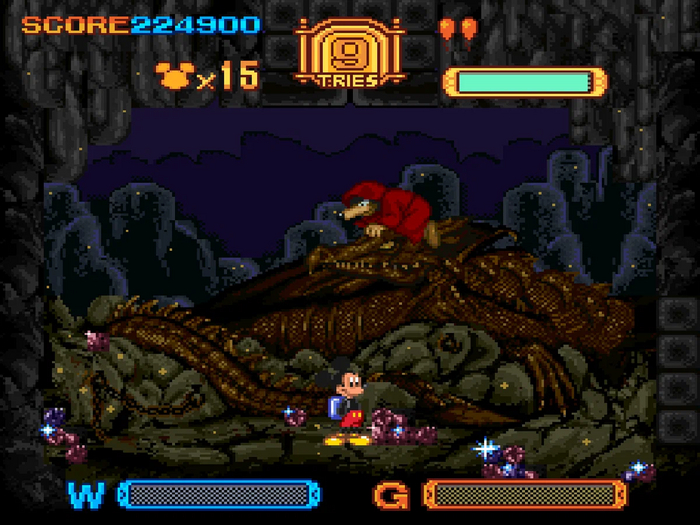Select the orange G gauge letter
Screen dimensions: 700x525
[393, 494]
